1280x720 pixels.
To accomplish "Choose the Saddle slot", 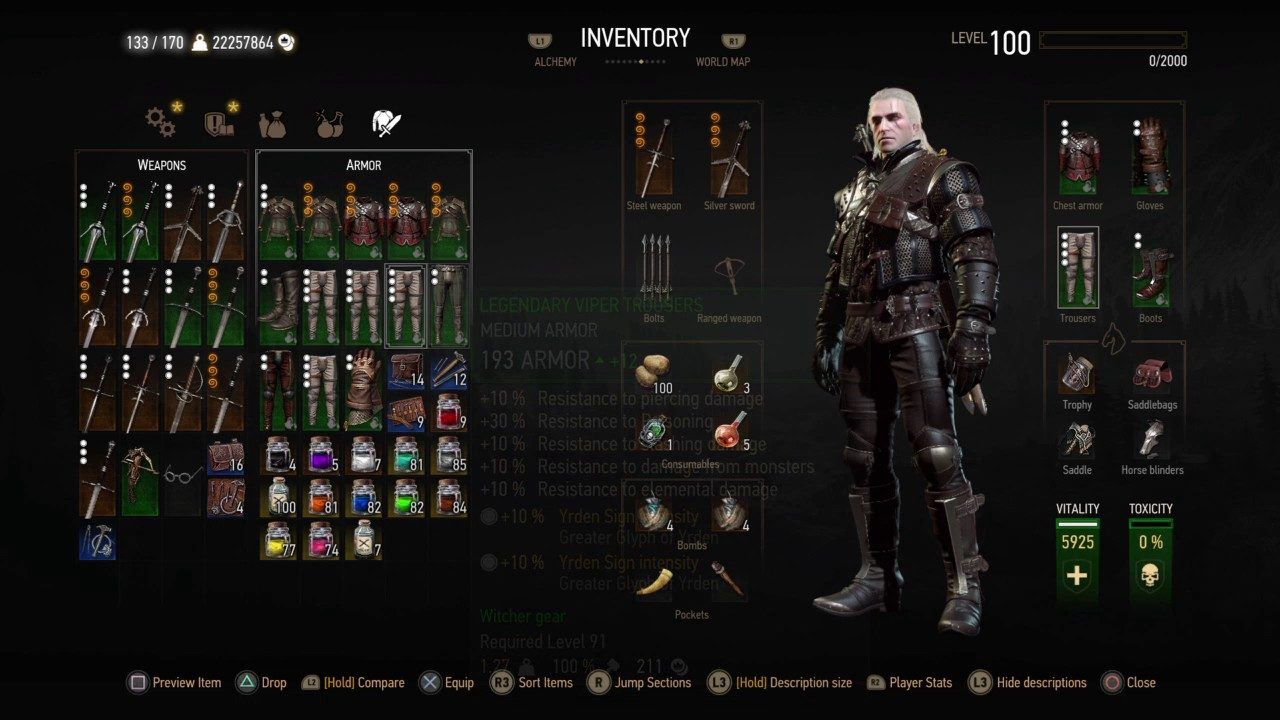I will pyautogui.click(x=1077, y=440).
